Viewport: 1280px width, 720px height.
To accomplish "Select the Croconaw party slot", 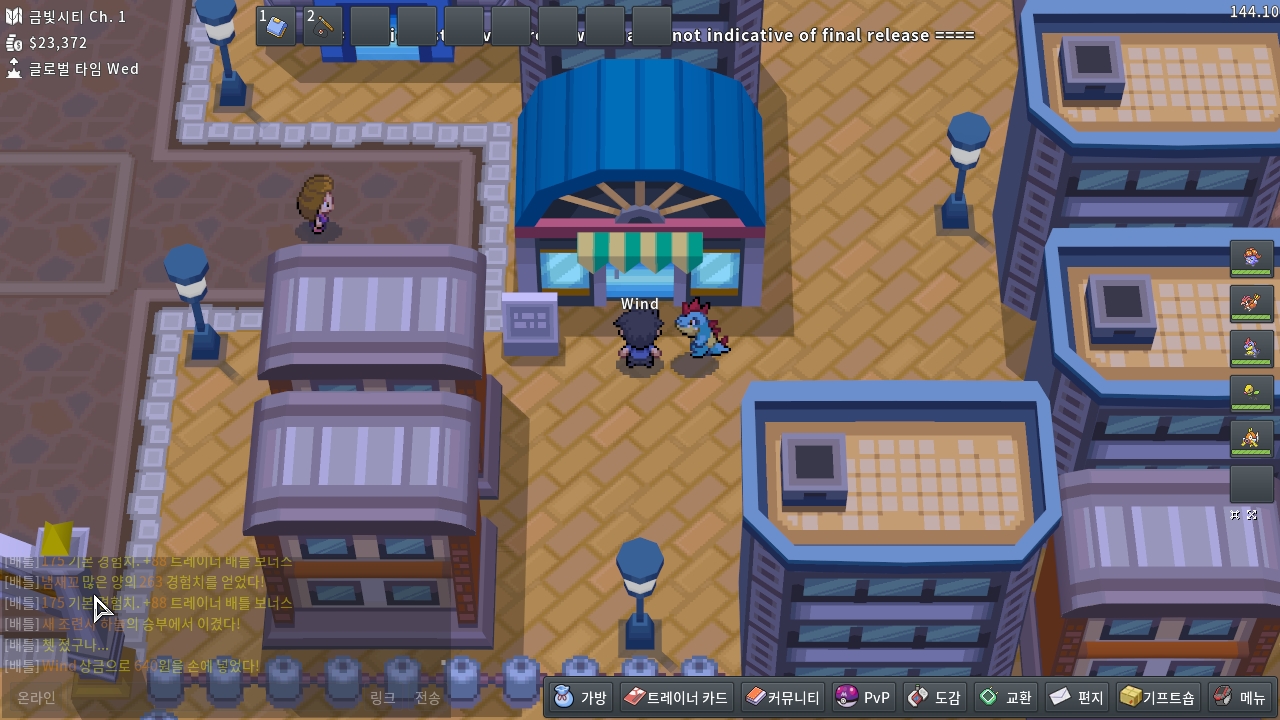I will point(1251,349).
